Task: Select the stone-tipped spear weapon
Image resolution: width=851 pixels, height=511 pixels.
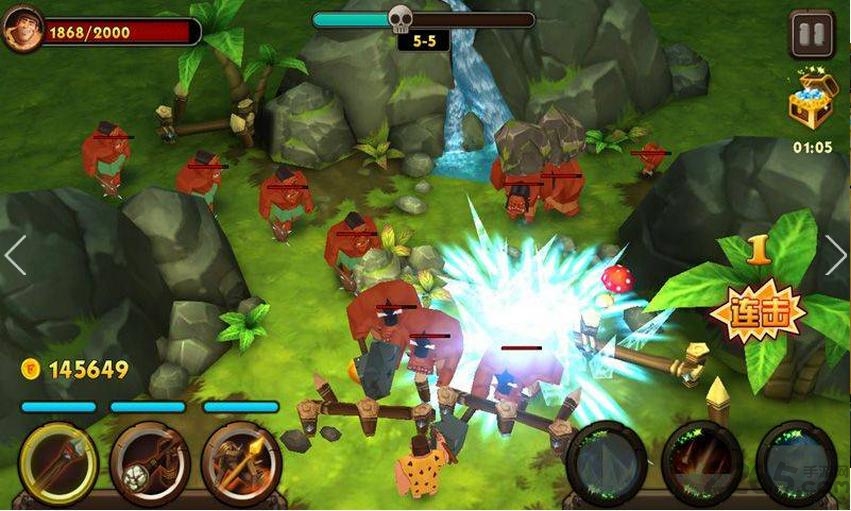Action: (x=57, y=462)
